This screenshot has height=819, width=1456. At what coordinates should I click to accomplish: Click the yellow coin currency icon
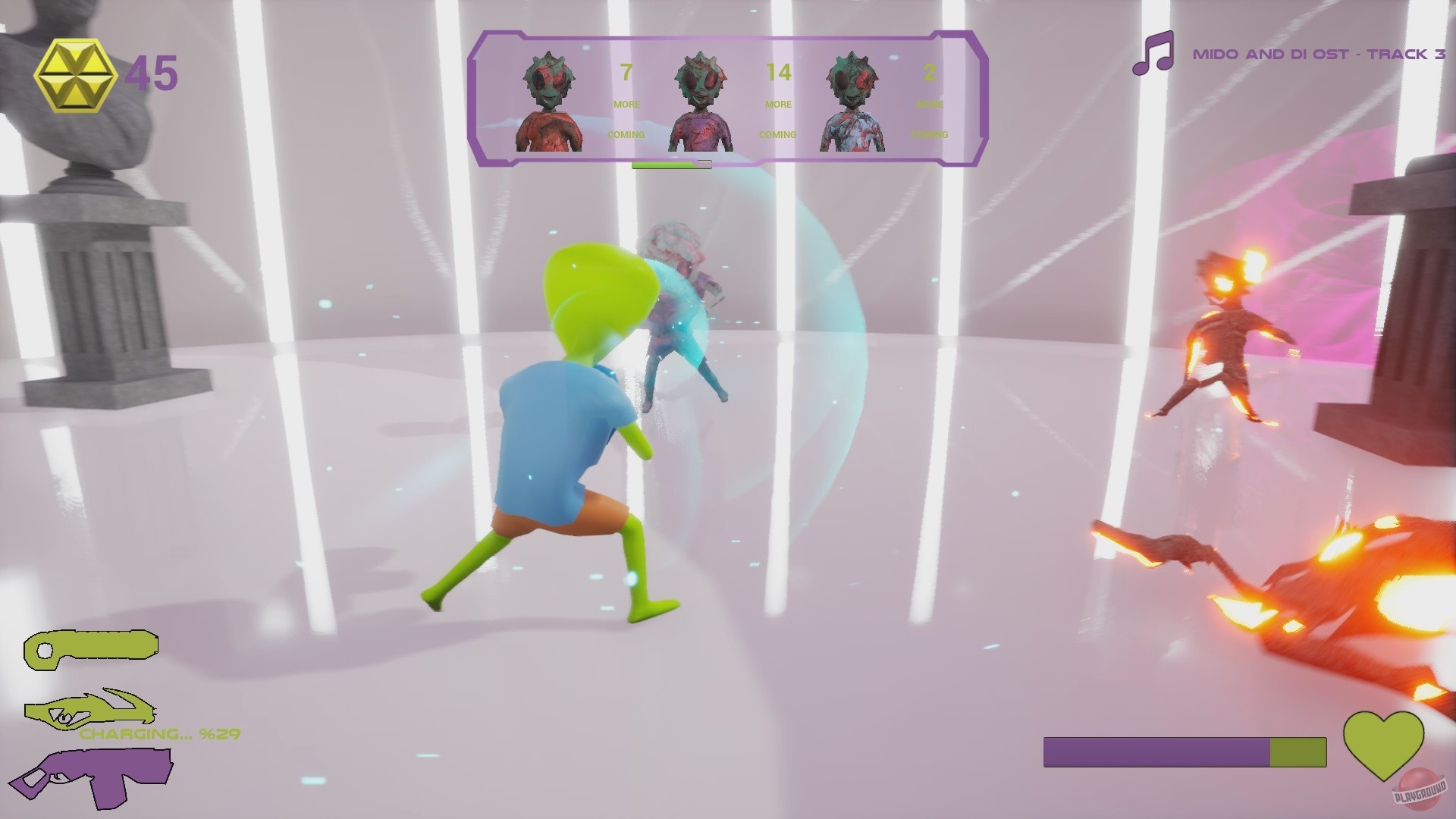(x=74, y=74)
